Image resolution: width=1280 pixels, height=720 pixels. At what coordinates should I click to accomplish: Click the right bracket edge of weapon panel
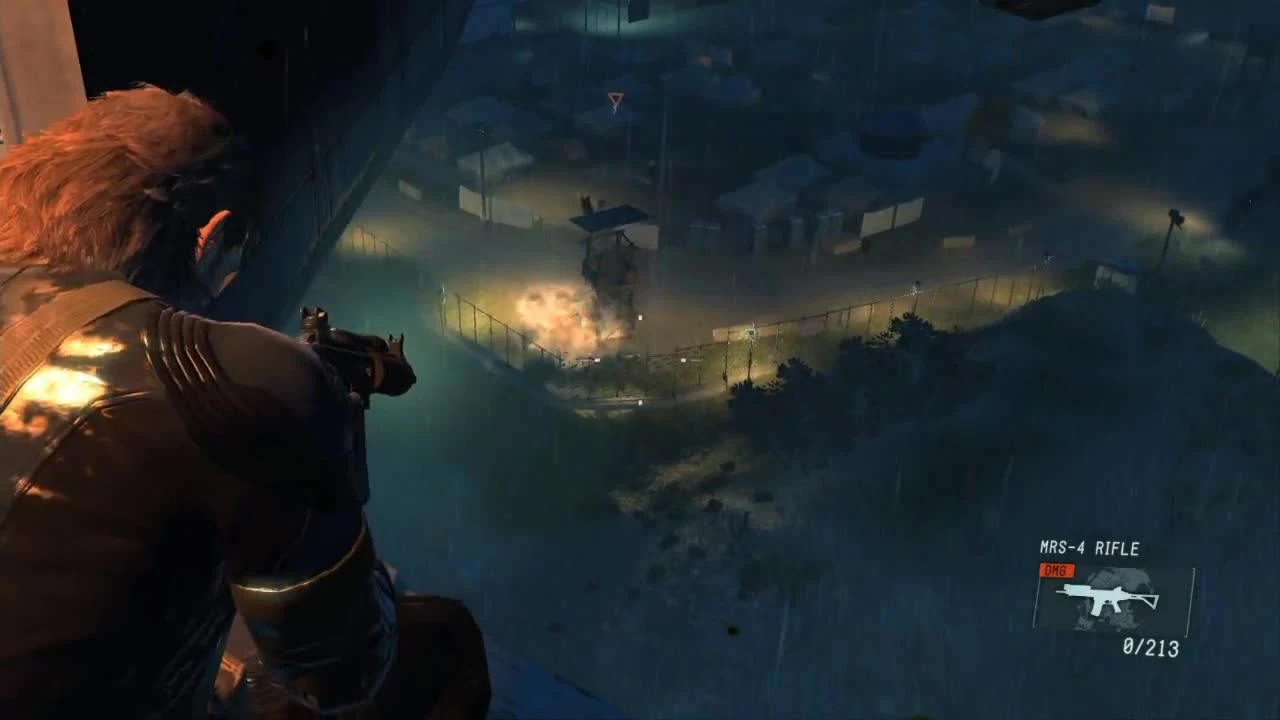point(1189,601)
